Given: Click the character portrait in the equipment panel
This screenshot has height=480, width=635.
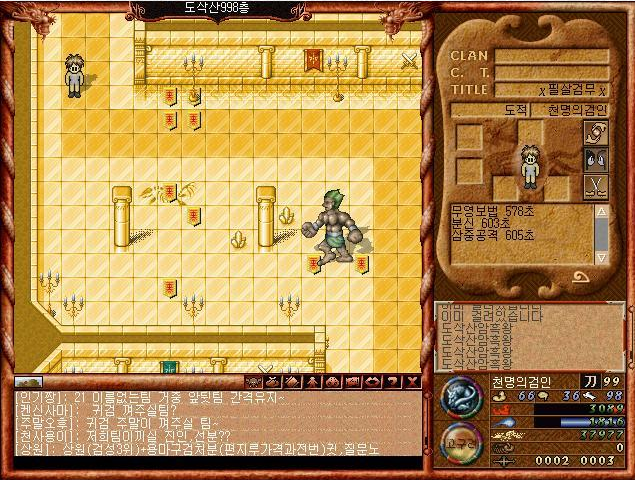Looking at the screenshot, I should 529,166.
